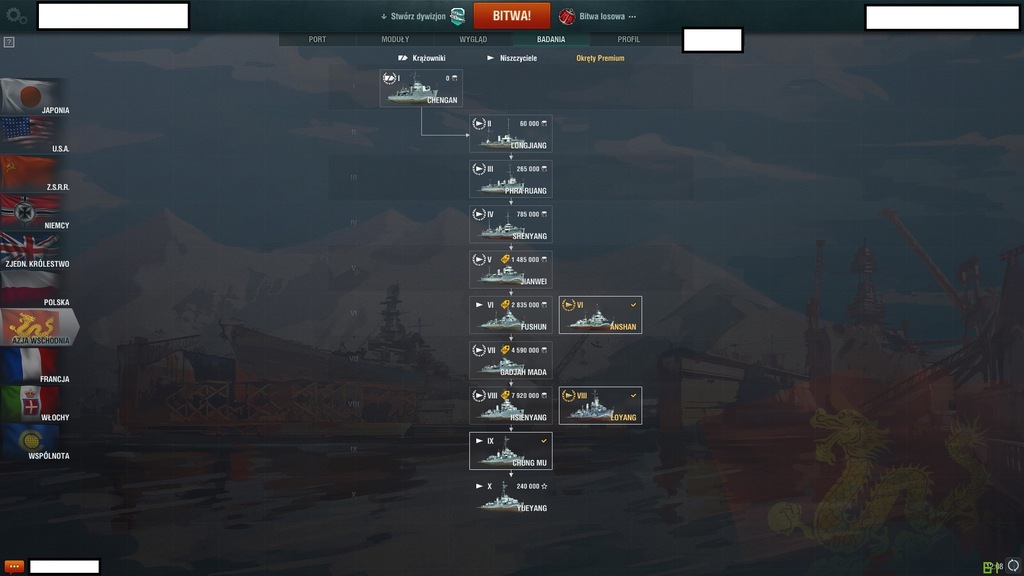Choose the U.S.A. nation flag
This screenshot has width=1024, height=576.
coord(35,135)
